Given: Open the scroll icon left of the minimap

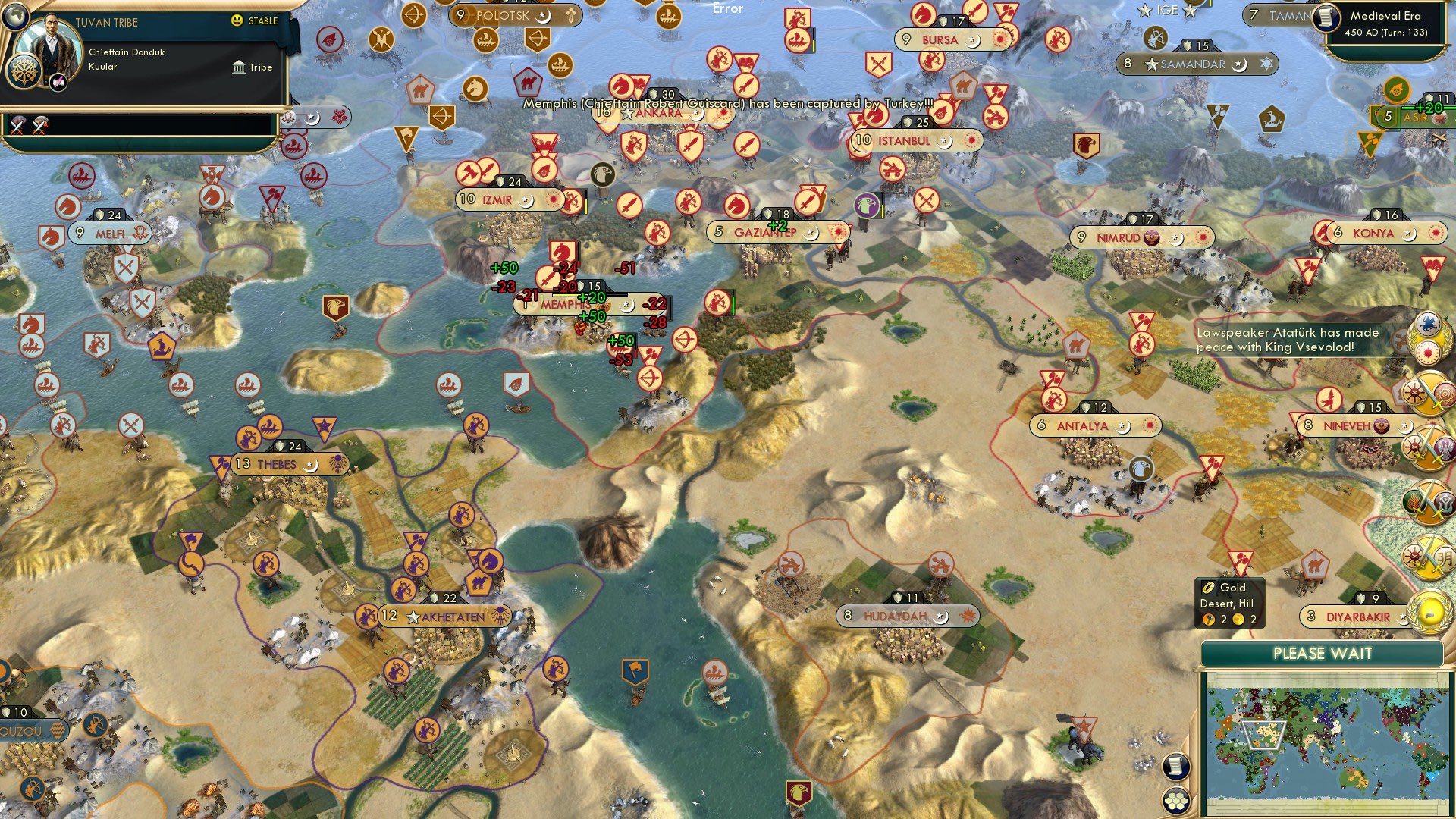Looking at the screenshot, I should click(1175, 766).
